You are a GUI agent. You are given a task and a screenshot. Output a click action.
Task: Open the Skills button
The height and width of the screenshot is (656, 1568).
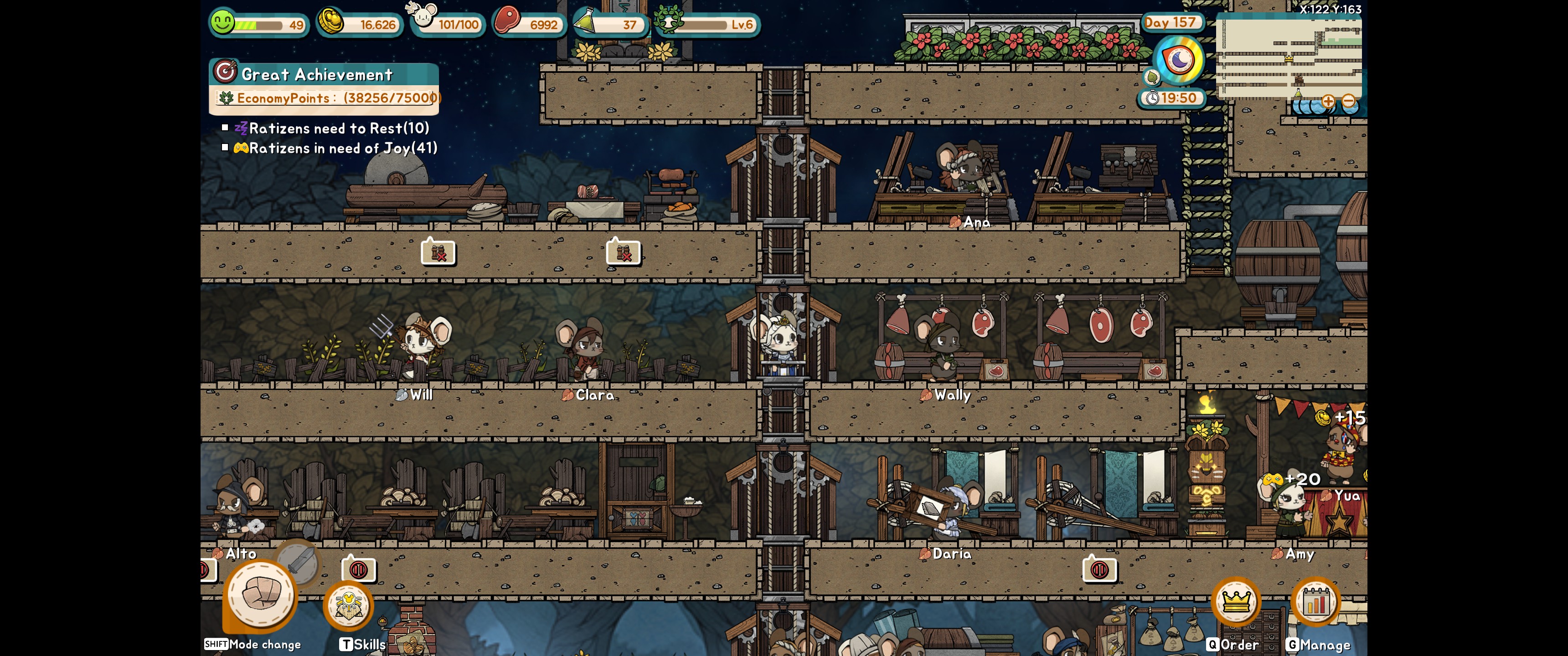click(348, 605)
